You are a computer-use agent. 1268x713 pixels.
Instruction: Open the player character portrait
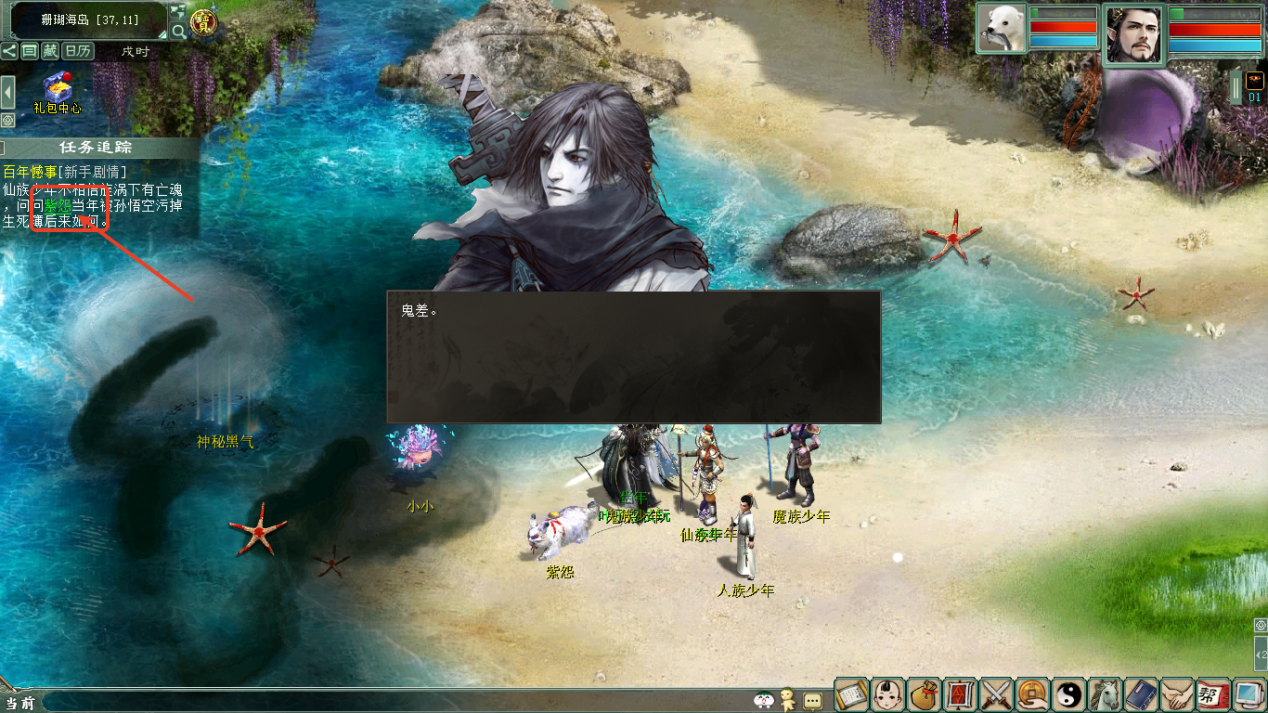tap(1134, 33)
